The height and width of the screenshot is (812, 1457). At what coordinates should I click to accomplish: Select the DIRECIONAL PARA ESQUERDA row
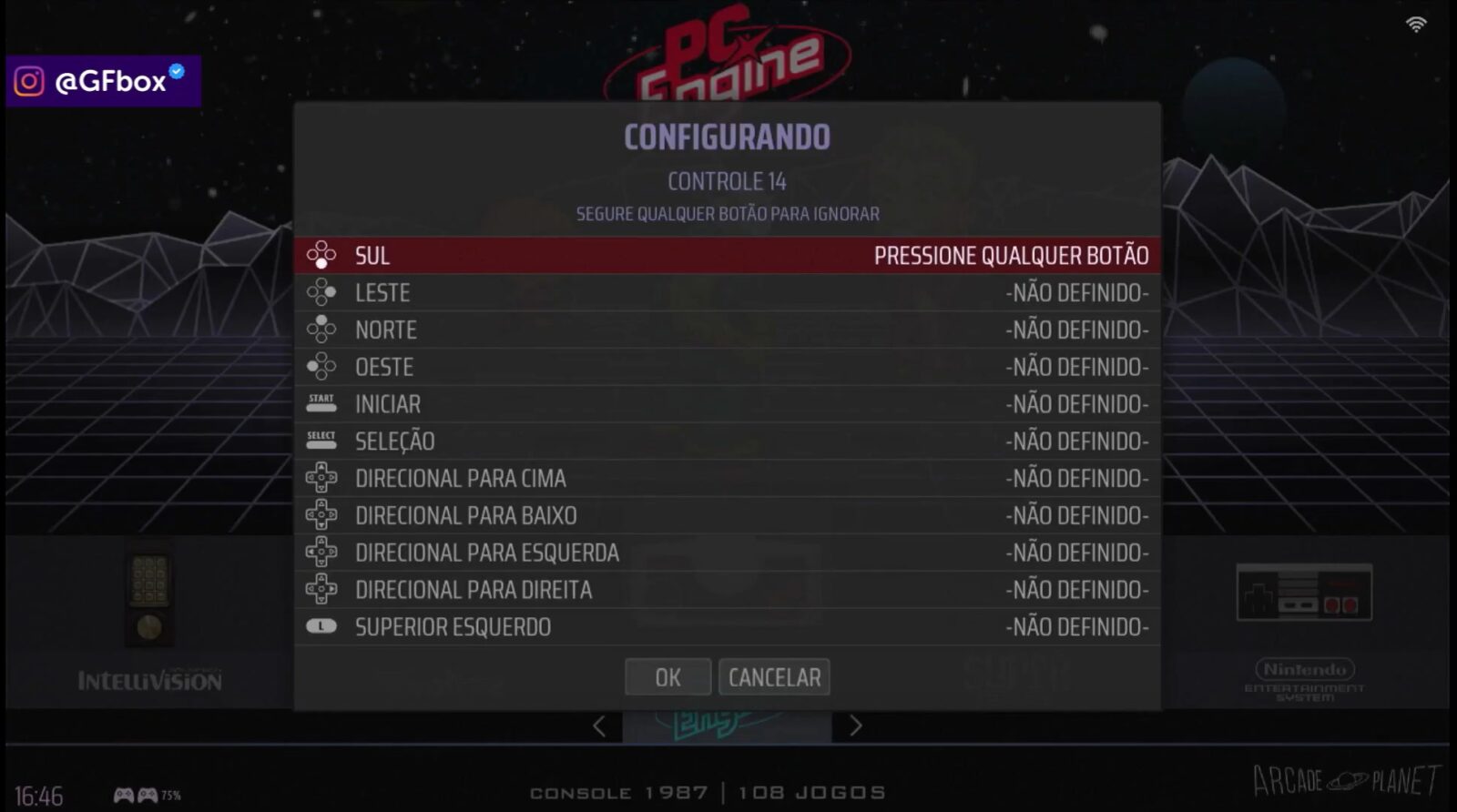728,552
